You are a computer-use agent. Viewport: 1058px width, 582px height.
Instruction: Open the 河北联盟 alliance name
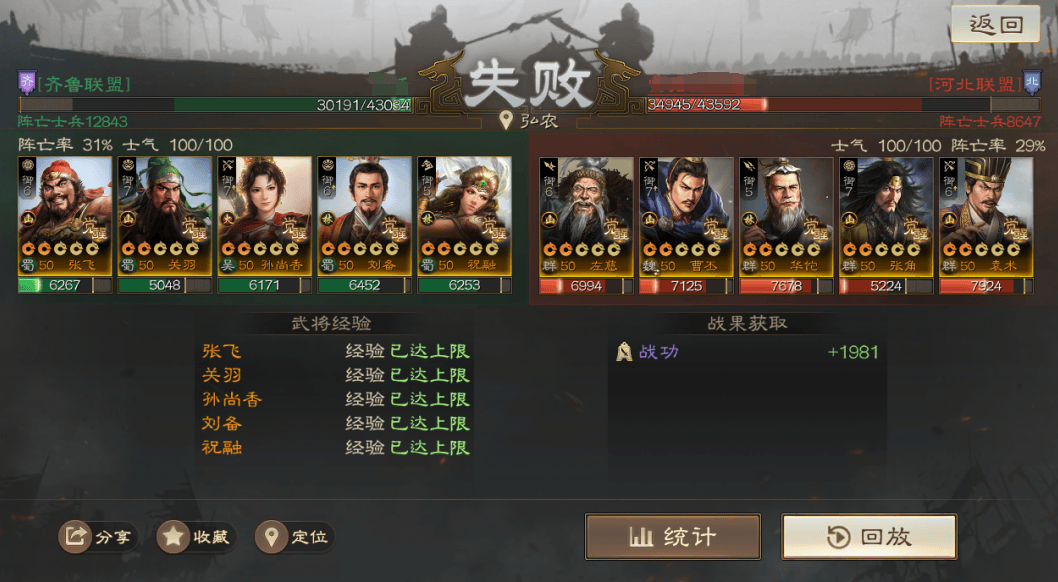click(x=974, y=85)
